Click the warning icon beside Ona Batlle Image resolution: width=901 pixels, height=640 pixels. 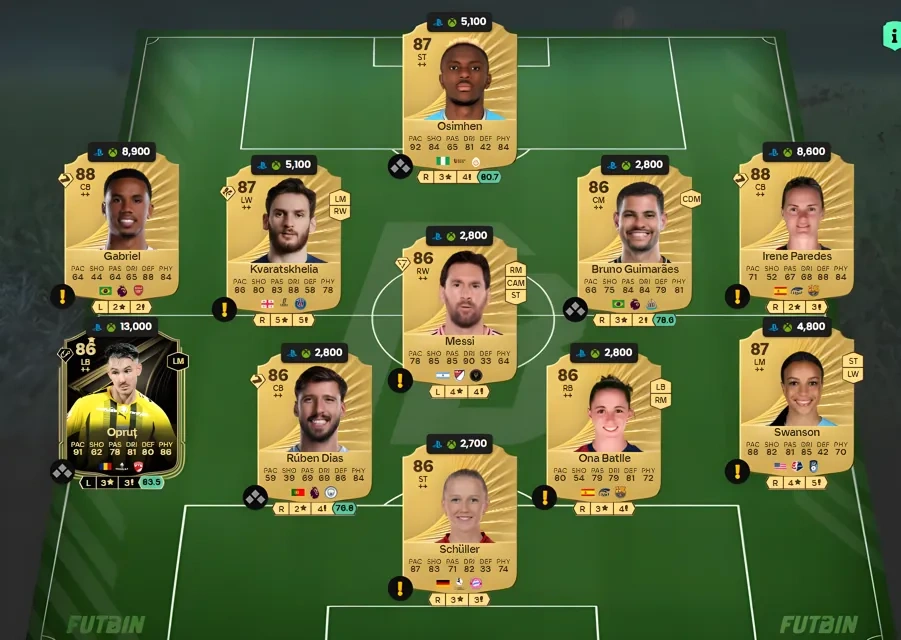(x=544, y=497)
